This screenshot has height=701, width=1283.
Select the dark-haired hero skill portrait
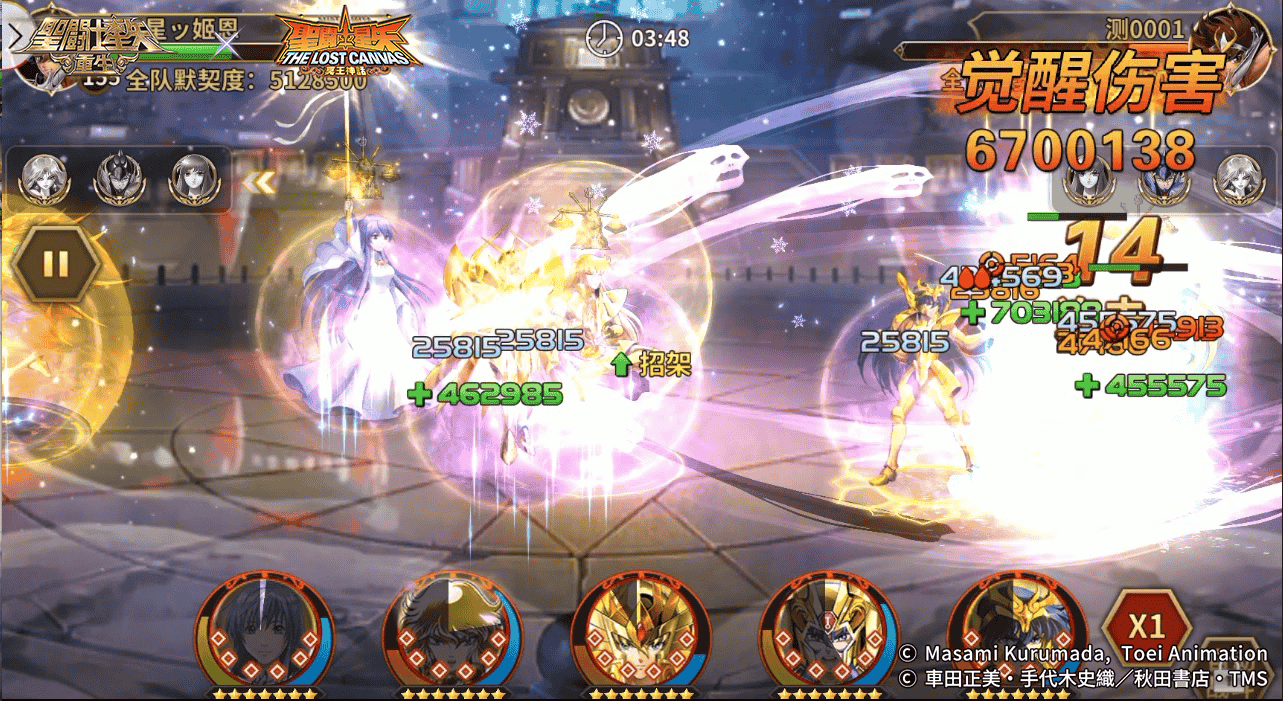pyautogui.click(x=264, y=630)
